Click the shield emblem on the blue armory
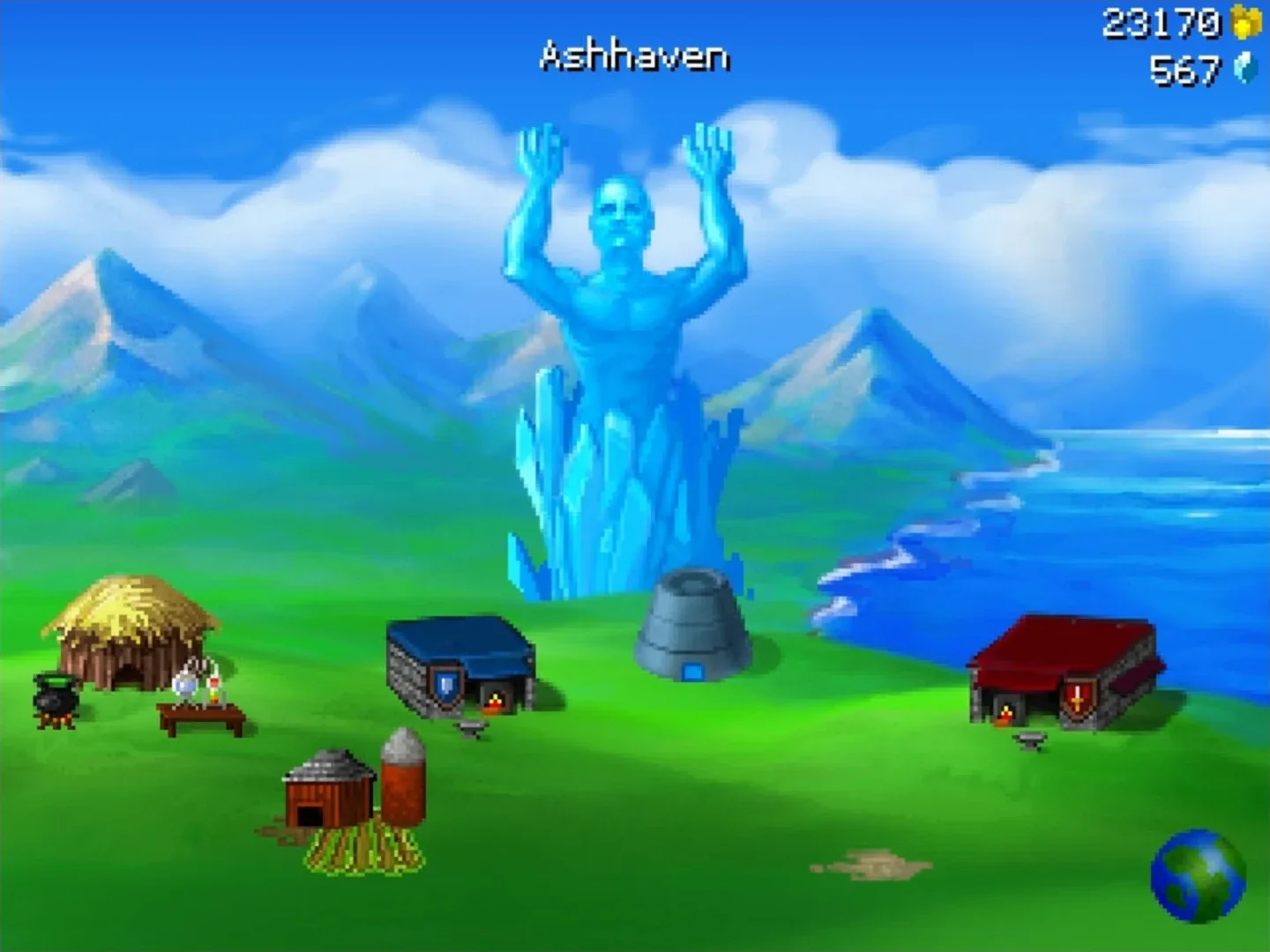1270x952 pixels. [x=445, y=687]
